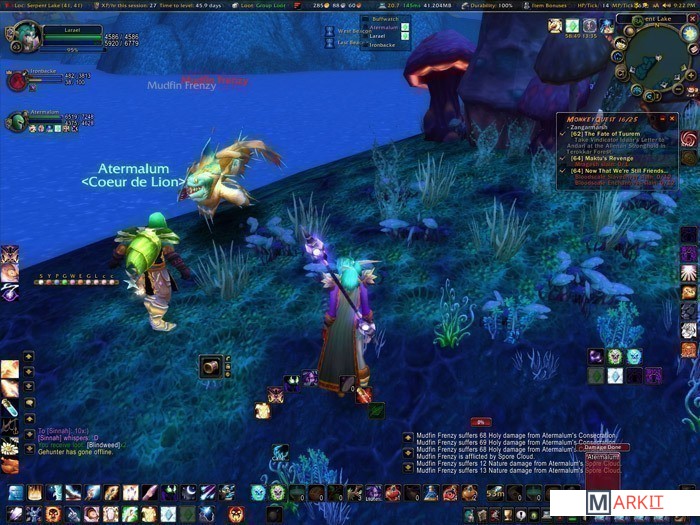This screenshot has height=525, width=700.
Task: Select the Maktu's Revenge quest entry
Action: tap(604, 157)
